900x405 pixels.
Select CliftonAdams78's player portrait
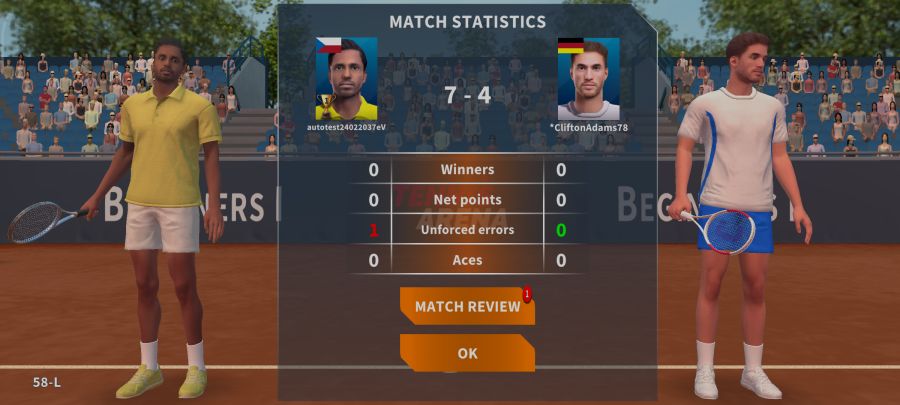(x=588, y=79)
